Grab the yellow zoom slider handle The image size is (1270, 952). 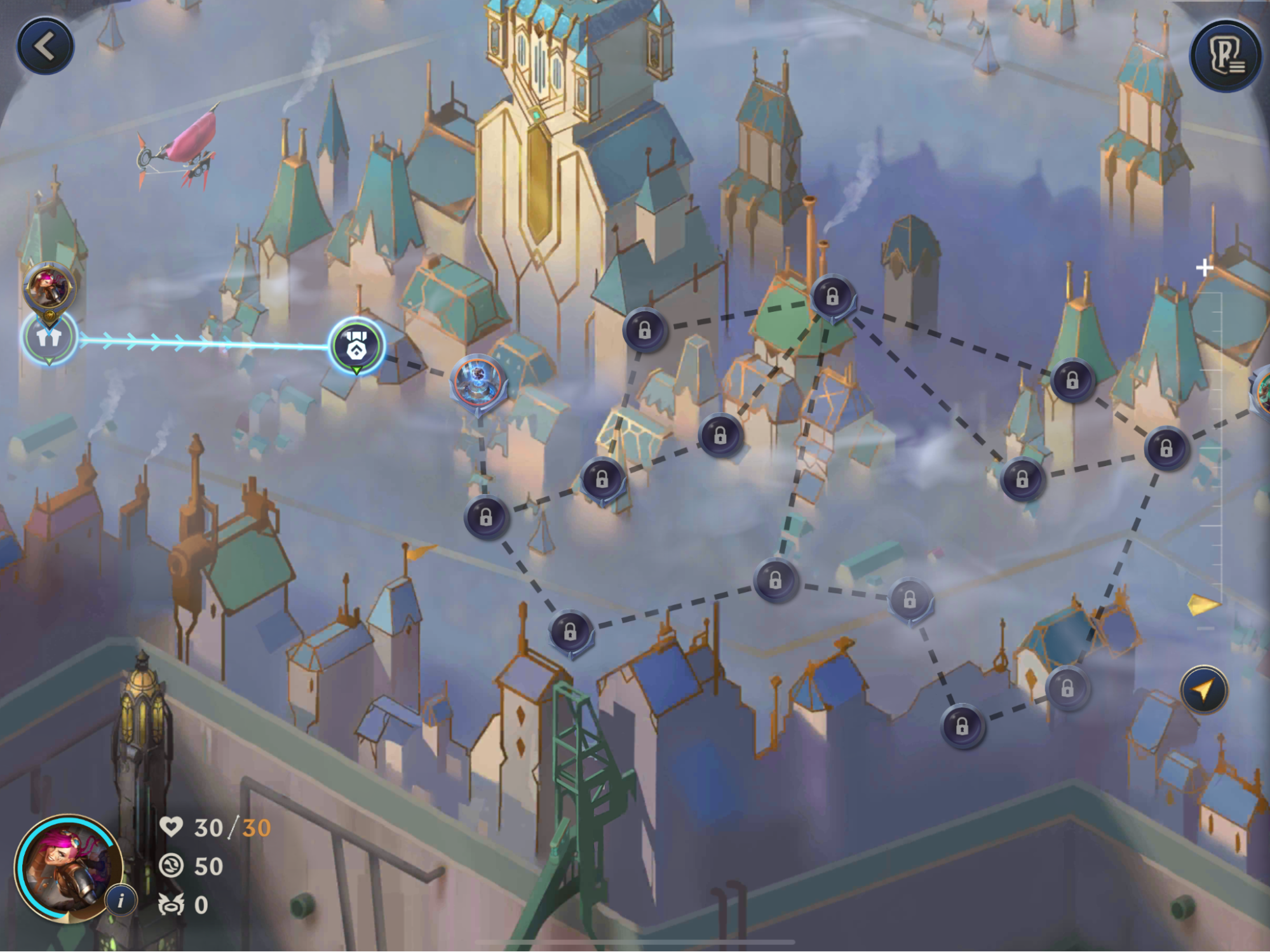tap(1203, 605)
